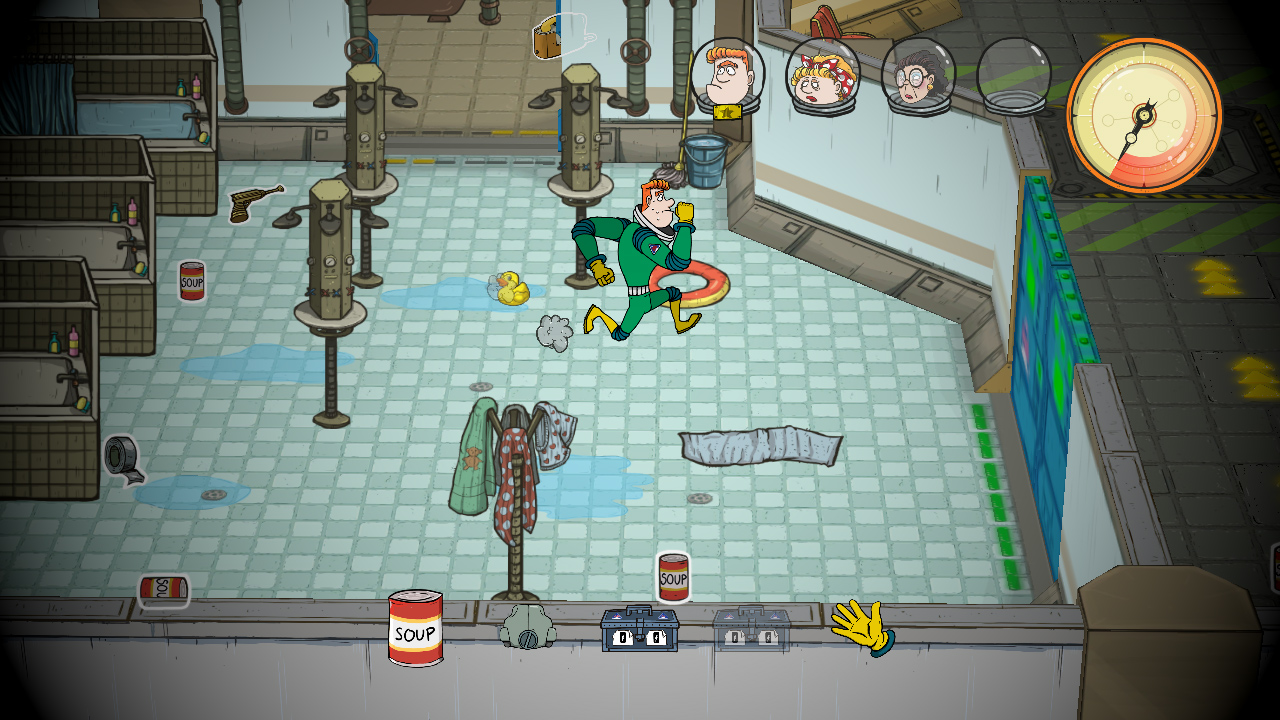Check the orange timer gauge dial
The width and height of the screenshot is (1280, 720).
pyautogui.click(x=1143, y=112)
